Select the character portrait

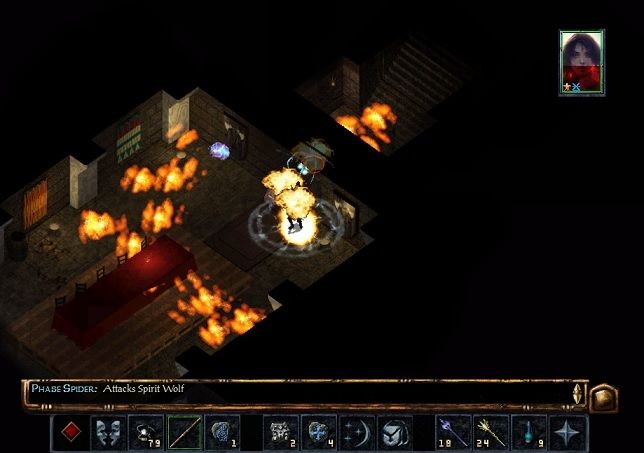coord(581,61)
